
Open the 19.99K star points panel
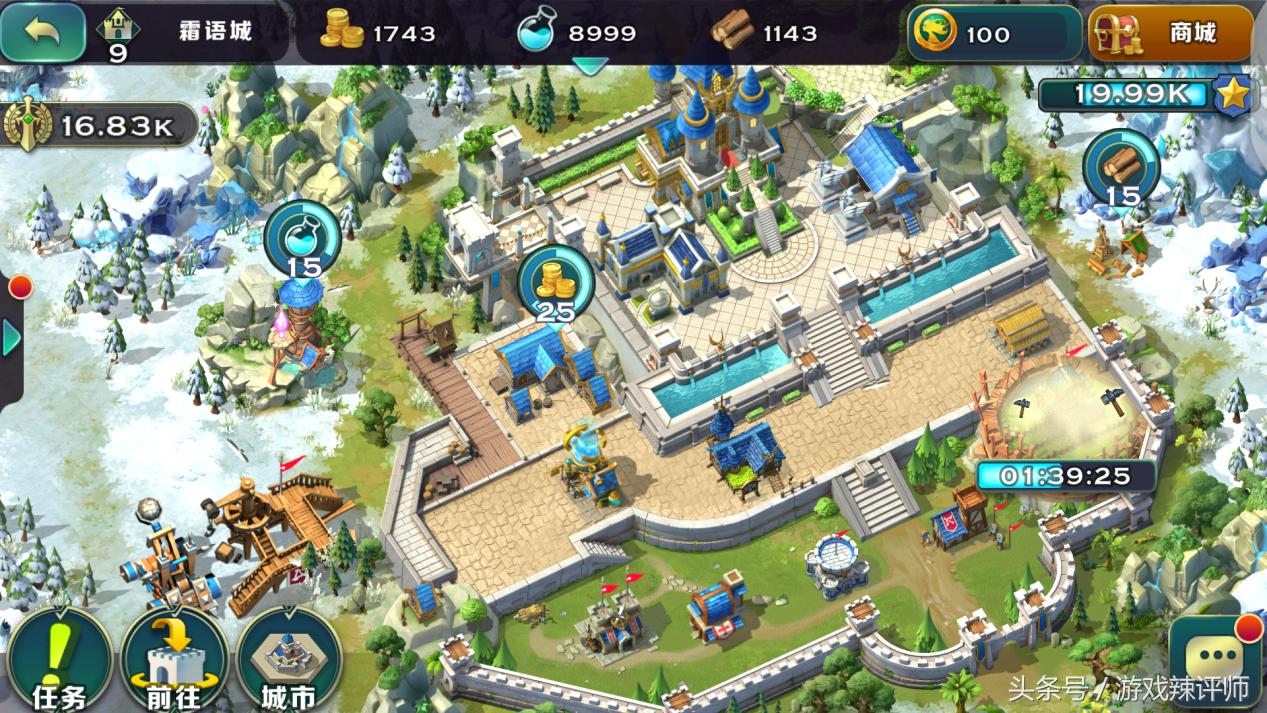coord(1143,95)
